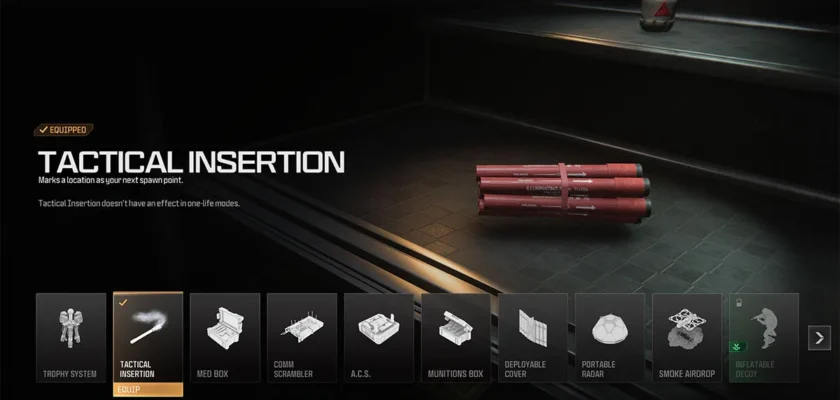The height and width of the screenshot is (400, 840).
Task: Pick the Deployable Cover field upgrade
Action: tap(533, 338)
